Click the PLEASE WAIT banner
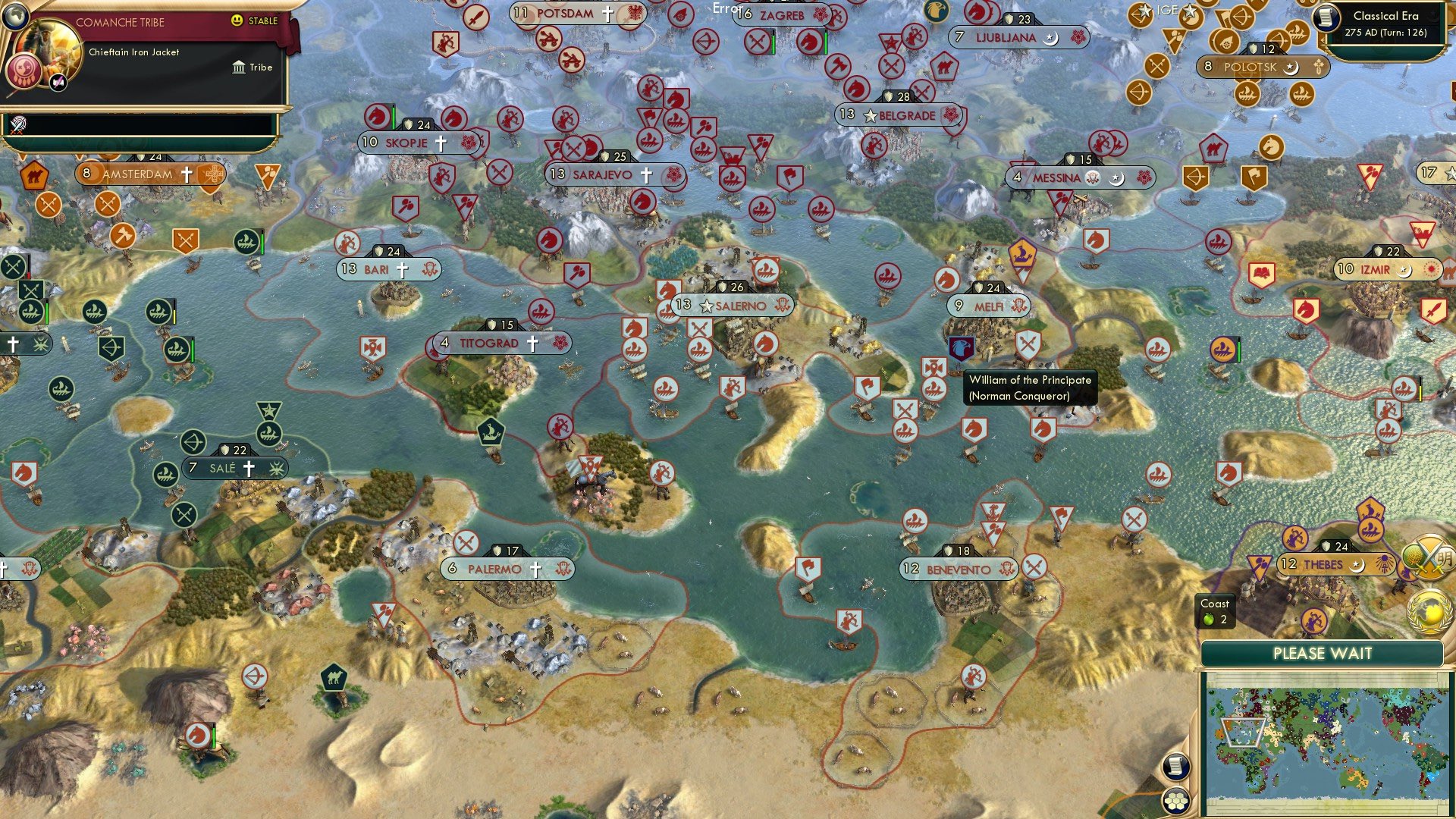Screen dimensions: 1456x819 click(x=1323, y=654)
